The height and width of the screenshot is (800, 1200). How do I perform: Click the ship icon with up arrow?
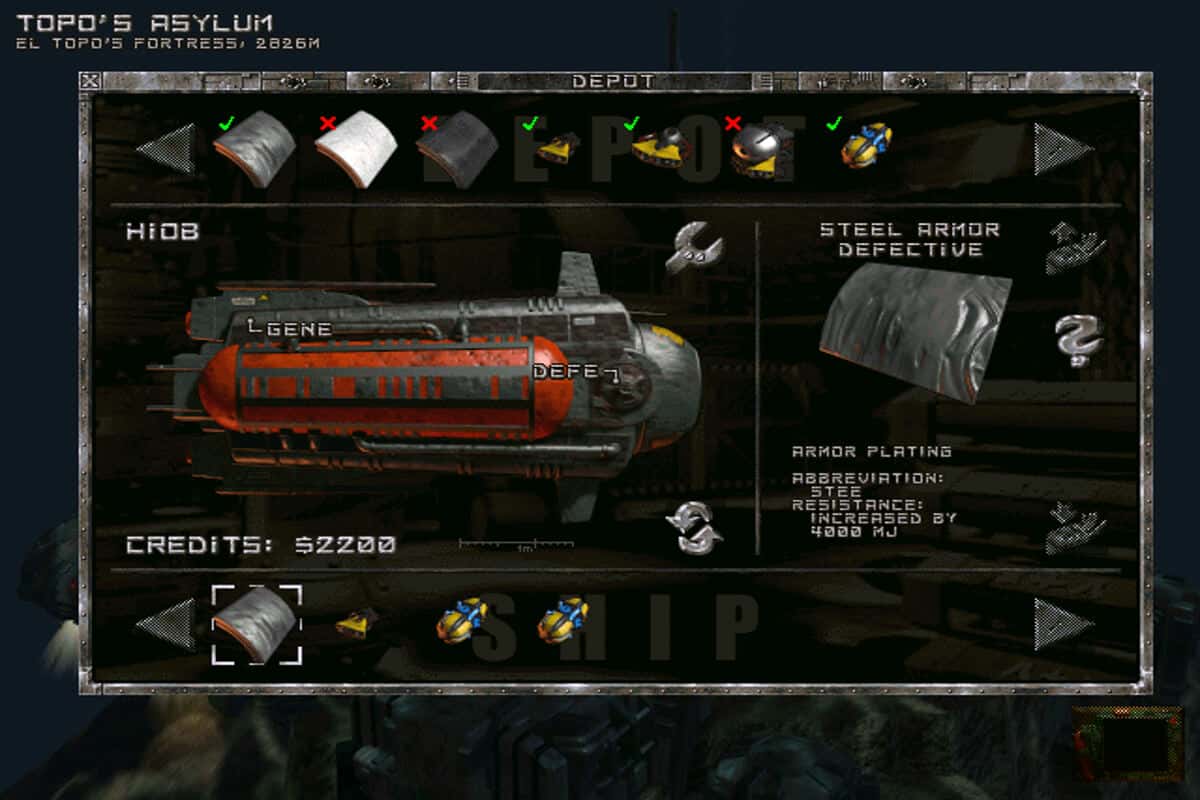point(1075,248)
